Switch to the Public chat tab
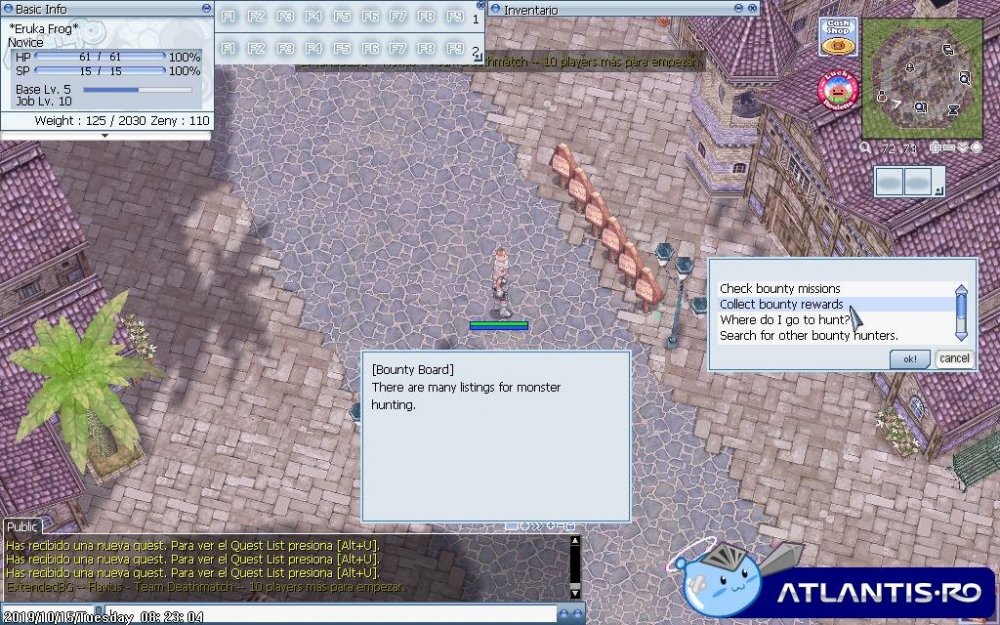1000x625 pixels. tap(22, 527)
